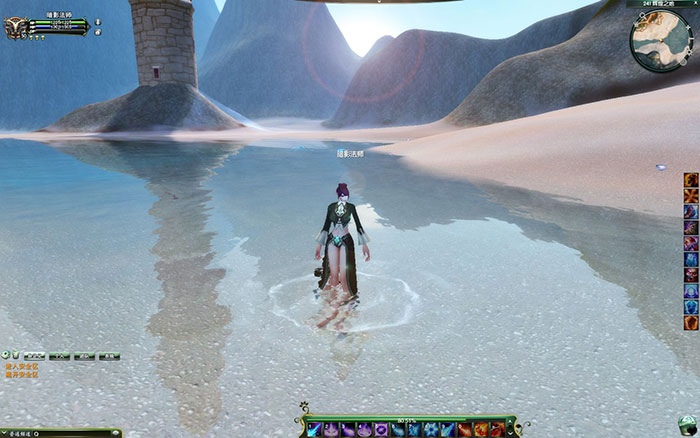Activate hotbar slot 1 blue streak skill
The width and height of the screenshot is (700, 438).
coord(315,429)
